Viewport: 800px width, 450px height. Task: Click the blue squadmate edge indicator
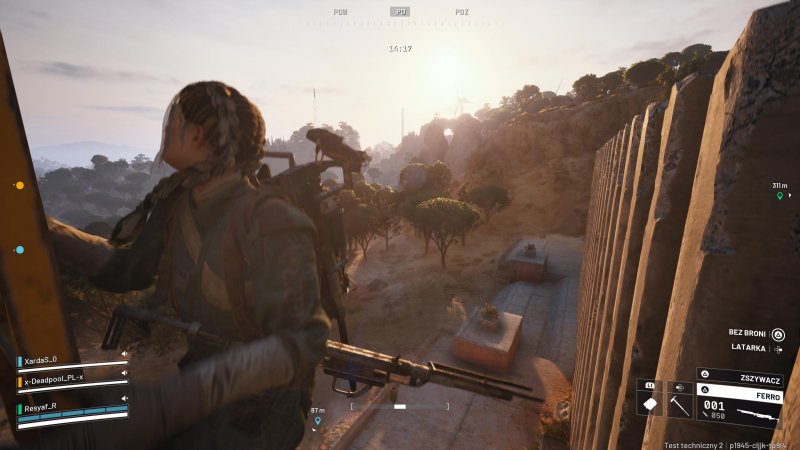click(19, 249)
